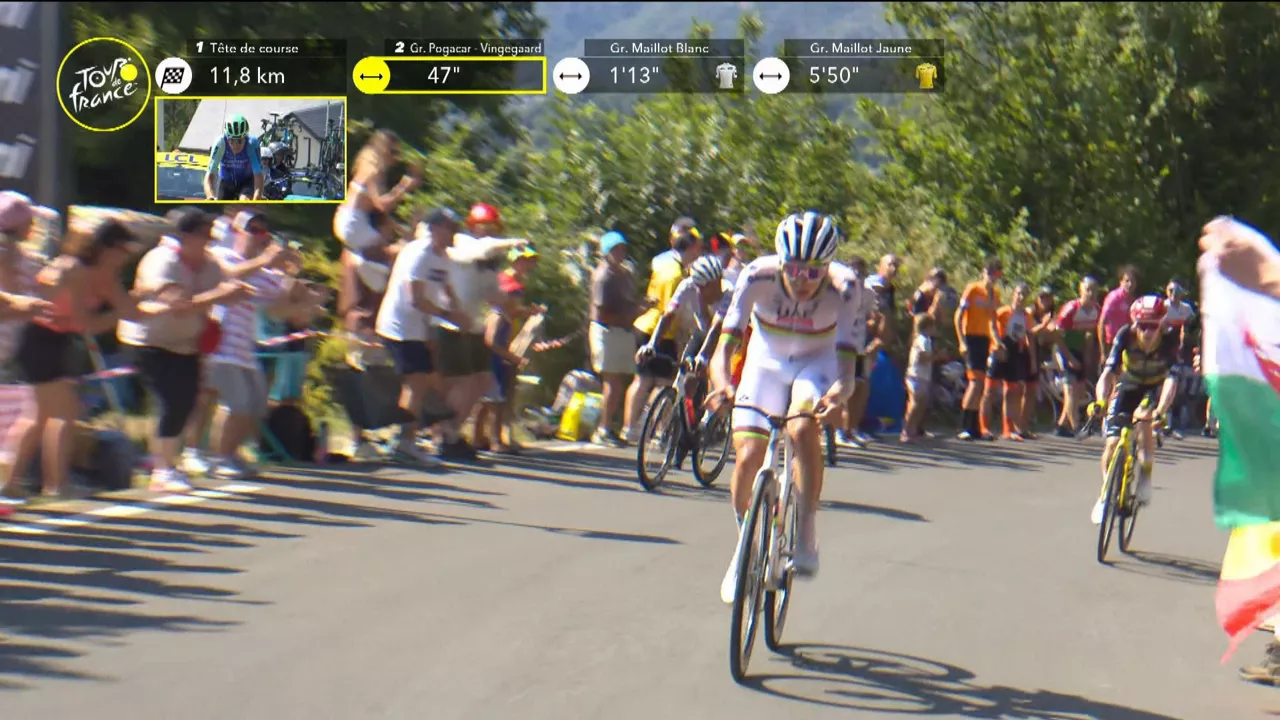Select the white jersey icon
The width and height of the screenshot is (1280, 720).
pyautogui.click(x=726, y=76)
